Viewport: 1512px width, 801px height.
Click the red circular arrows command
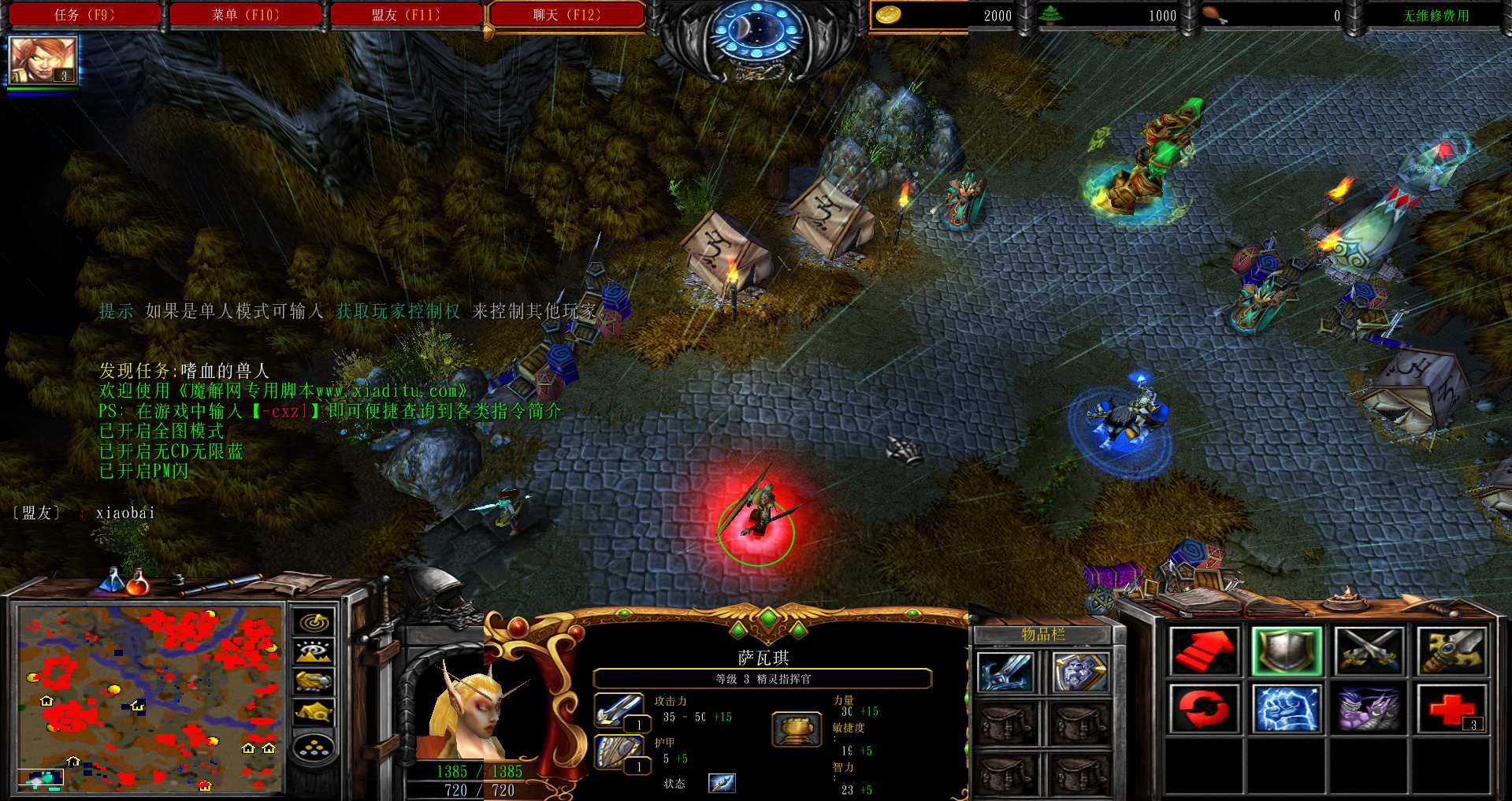coord(1203,708)
